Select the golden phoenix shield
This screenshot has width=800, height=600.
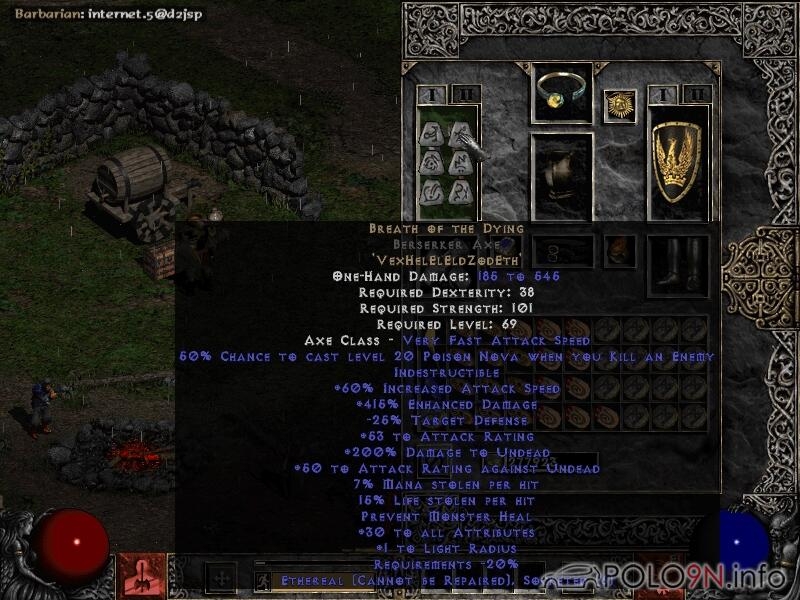coord(678,160)
